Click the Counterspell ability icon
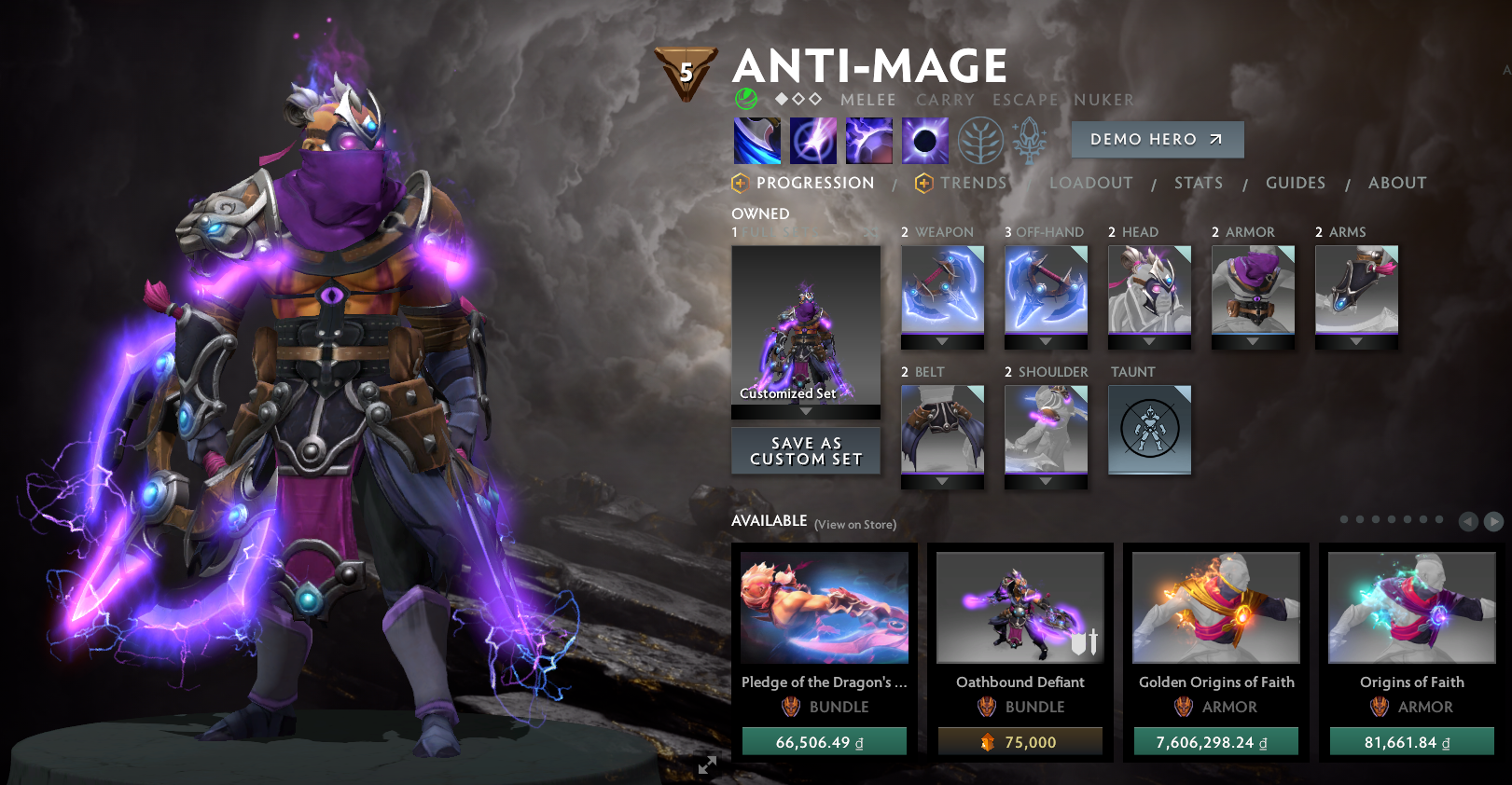 point(868,140)
